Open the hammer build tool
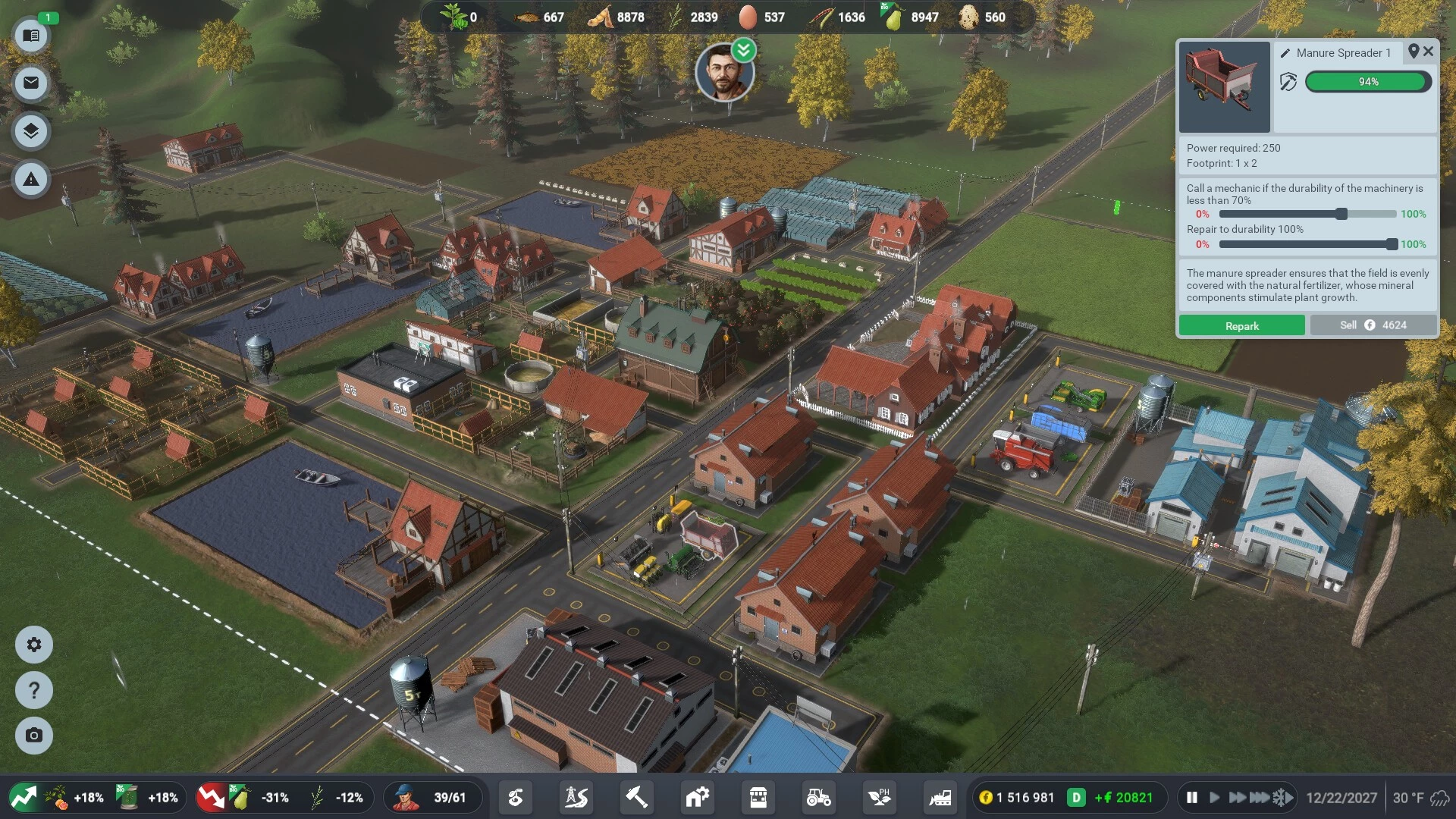1456x819 pixels. point(636,798)
